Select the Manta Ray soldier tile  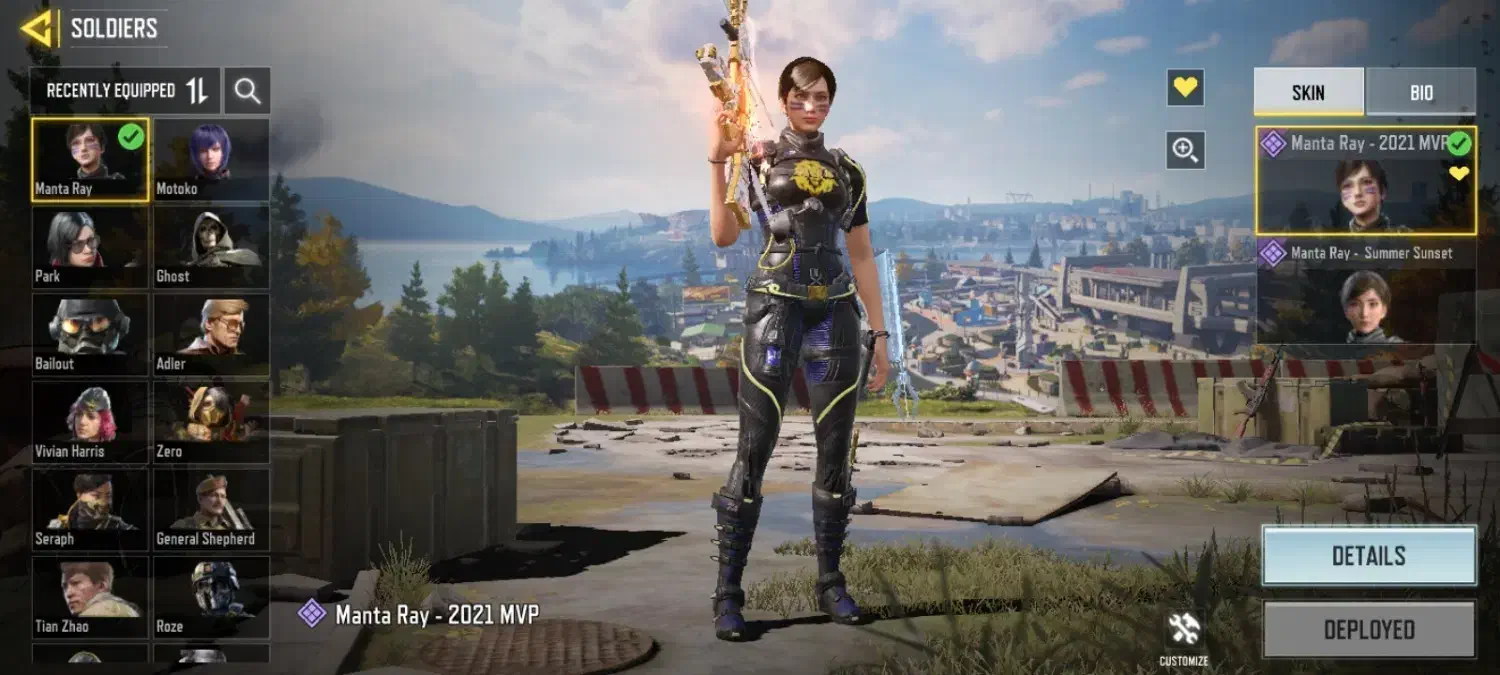[x=90, y=159]
